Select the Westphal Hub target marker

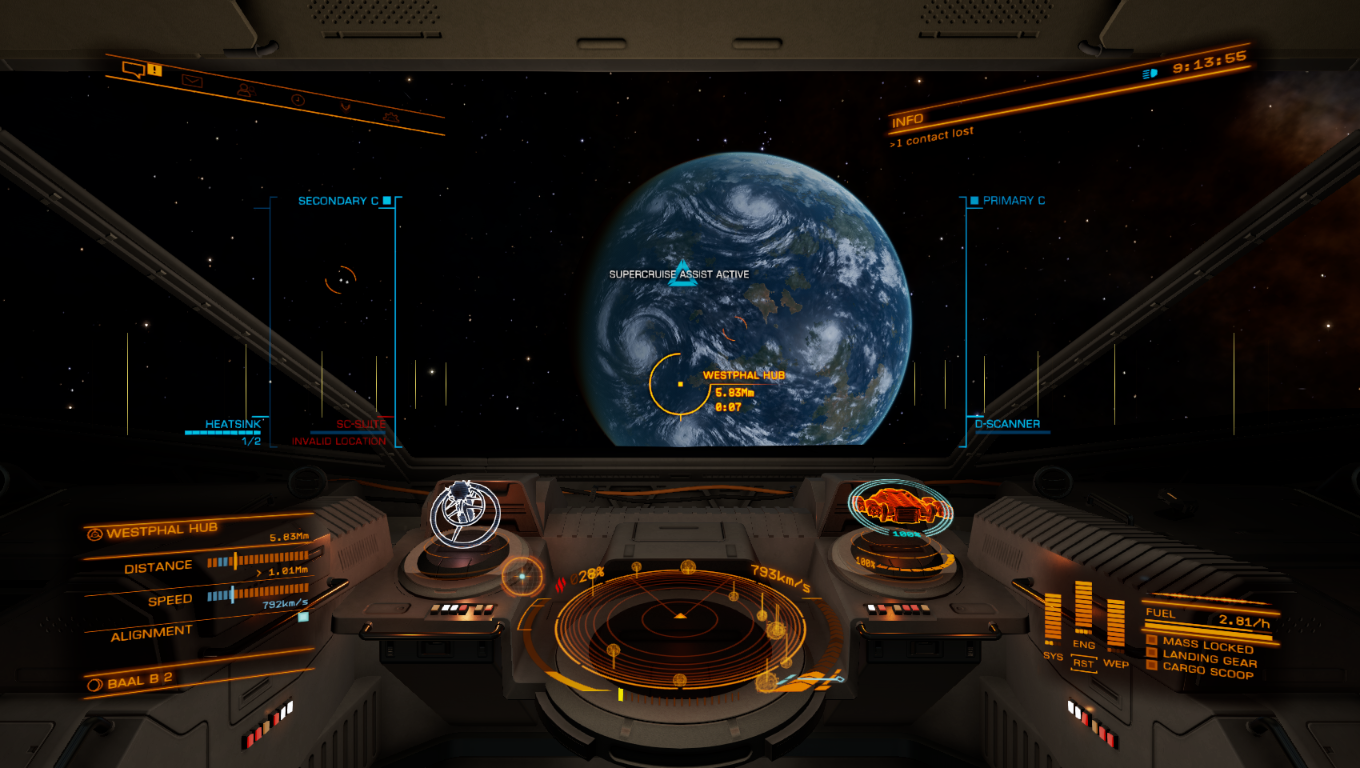pyautogui.click(x=680, y=383)
